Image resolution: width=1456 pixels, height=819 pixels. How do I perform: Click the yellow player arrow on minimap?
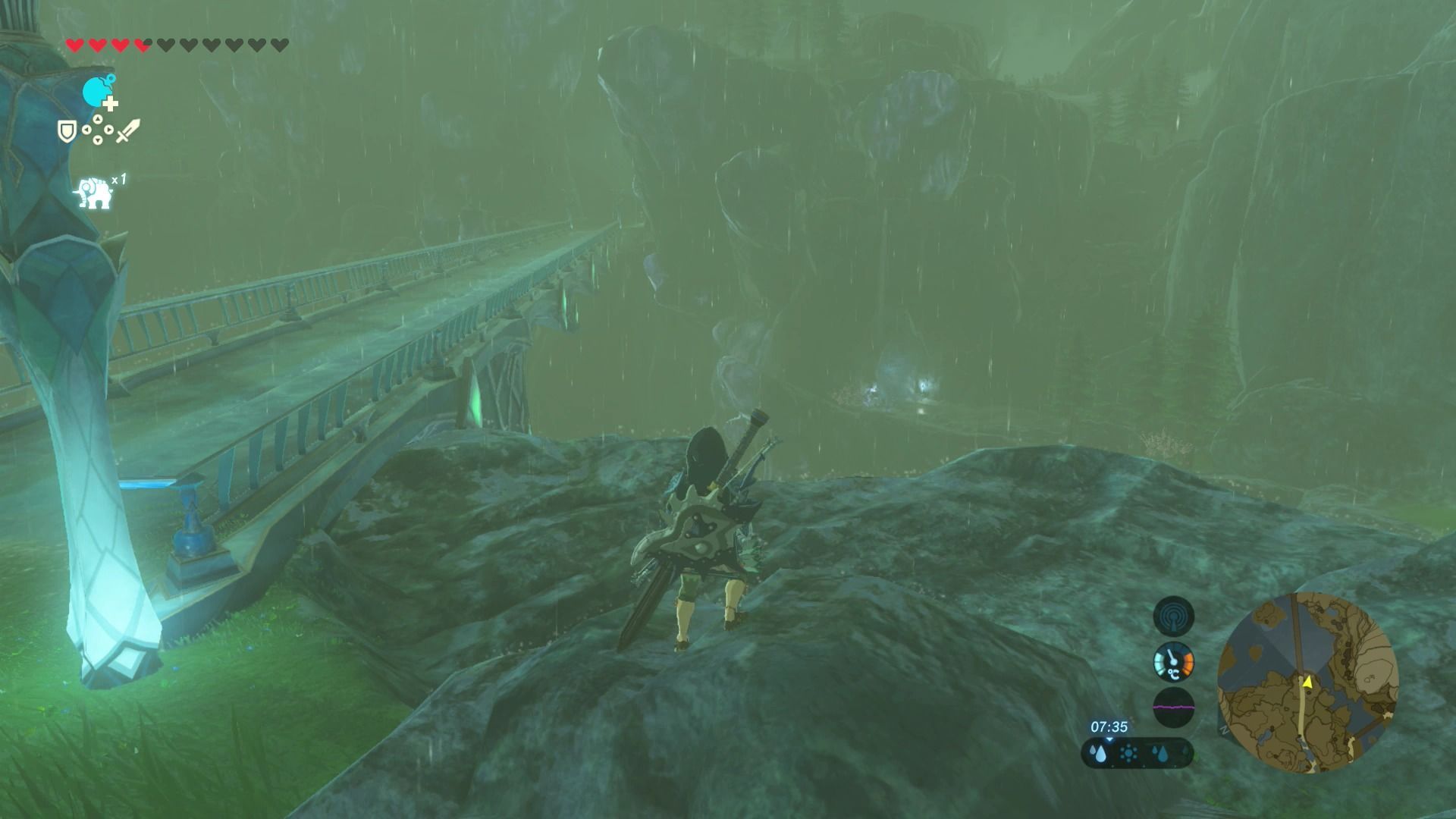pos(1307,682)
